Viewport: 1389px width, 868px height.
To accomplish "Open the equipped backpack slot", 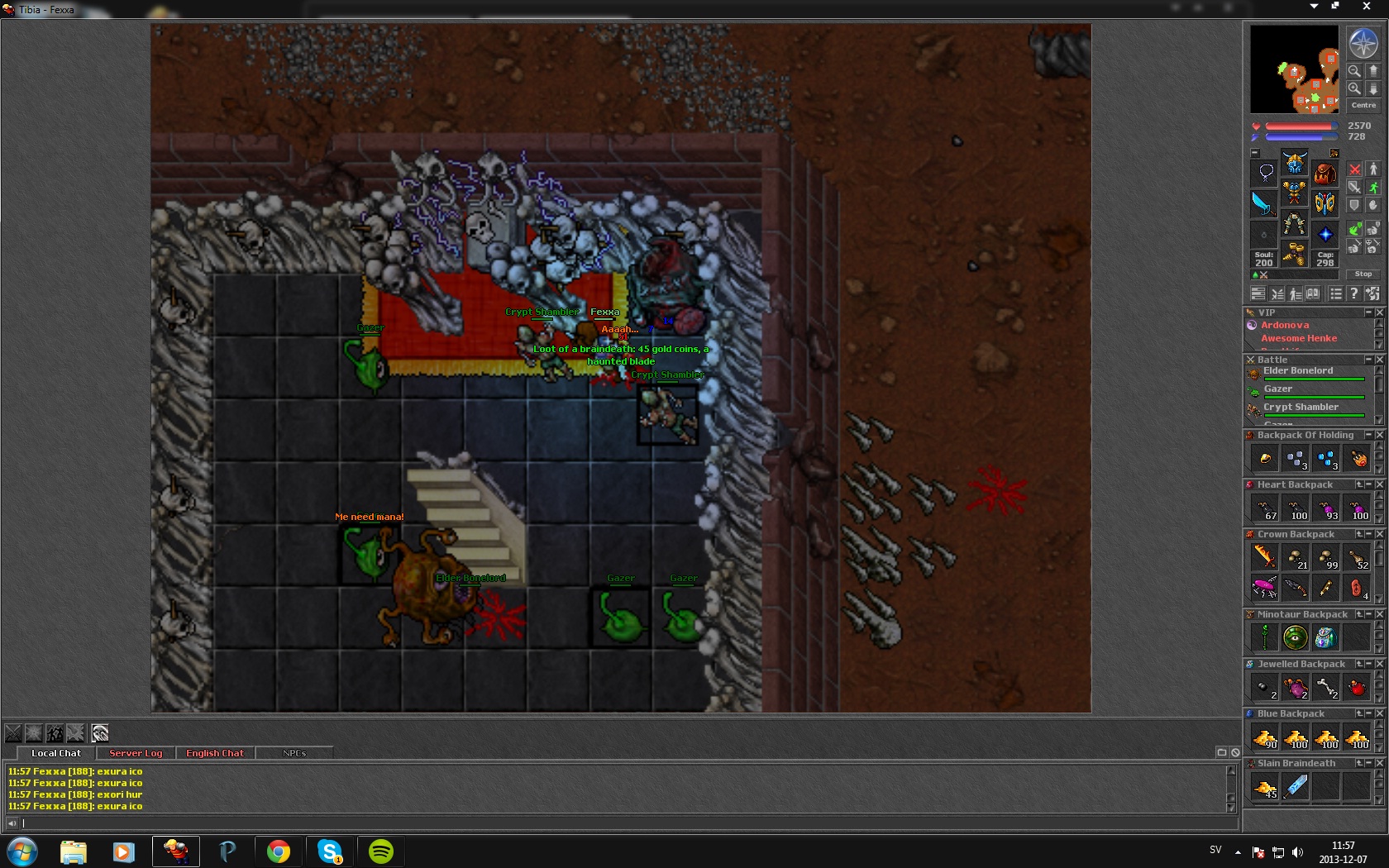I will [x=1325, y=173].
